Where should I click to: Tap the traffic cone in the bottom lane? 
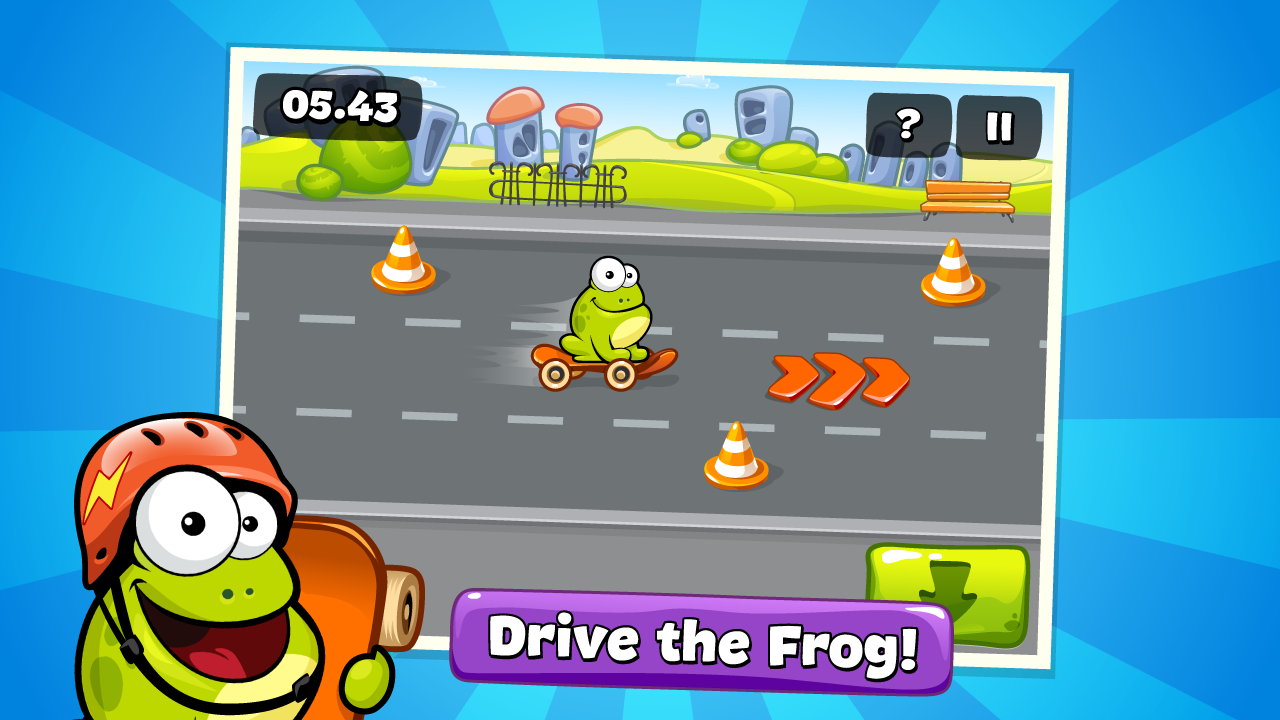pyautogui.click(x=735, y=455)
